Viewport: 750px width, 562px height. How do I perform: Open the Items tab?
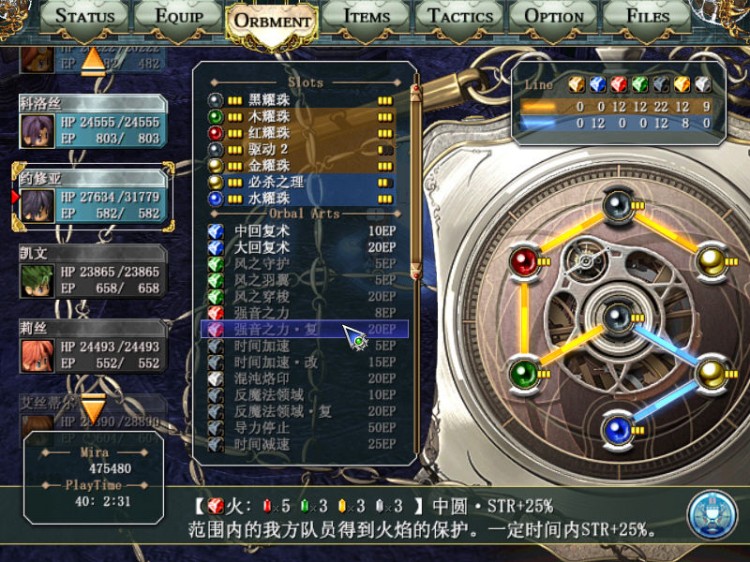(366, 16)
